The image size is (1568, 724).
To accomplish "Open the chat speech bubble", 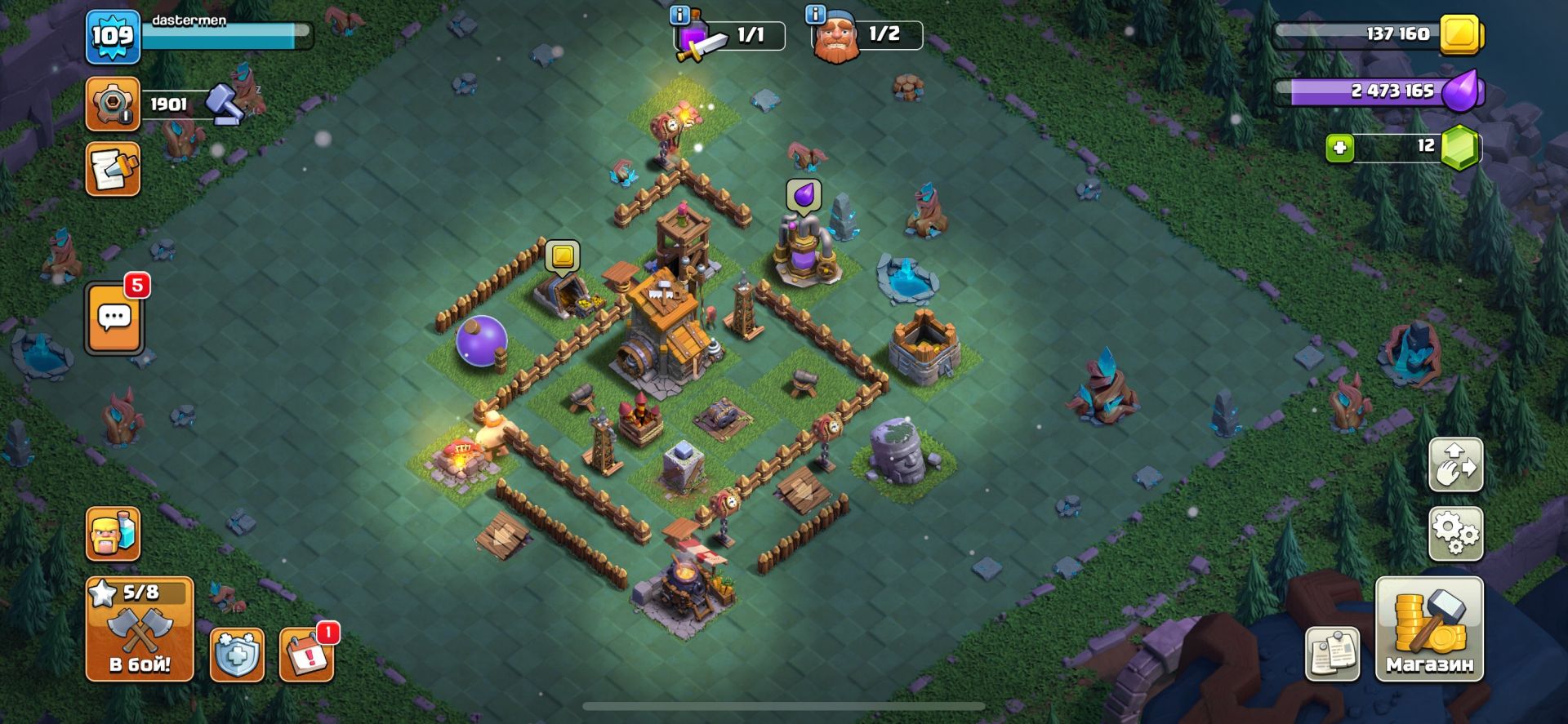I will (114, 318).
